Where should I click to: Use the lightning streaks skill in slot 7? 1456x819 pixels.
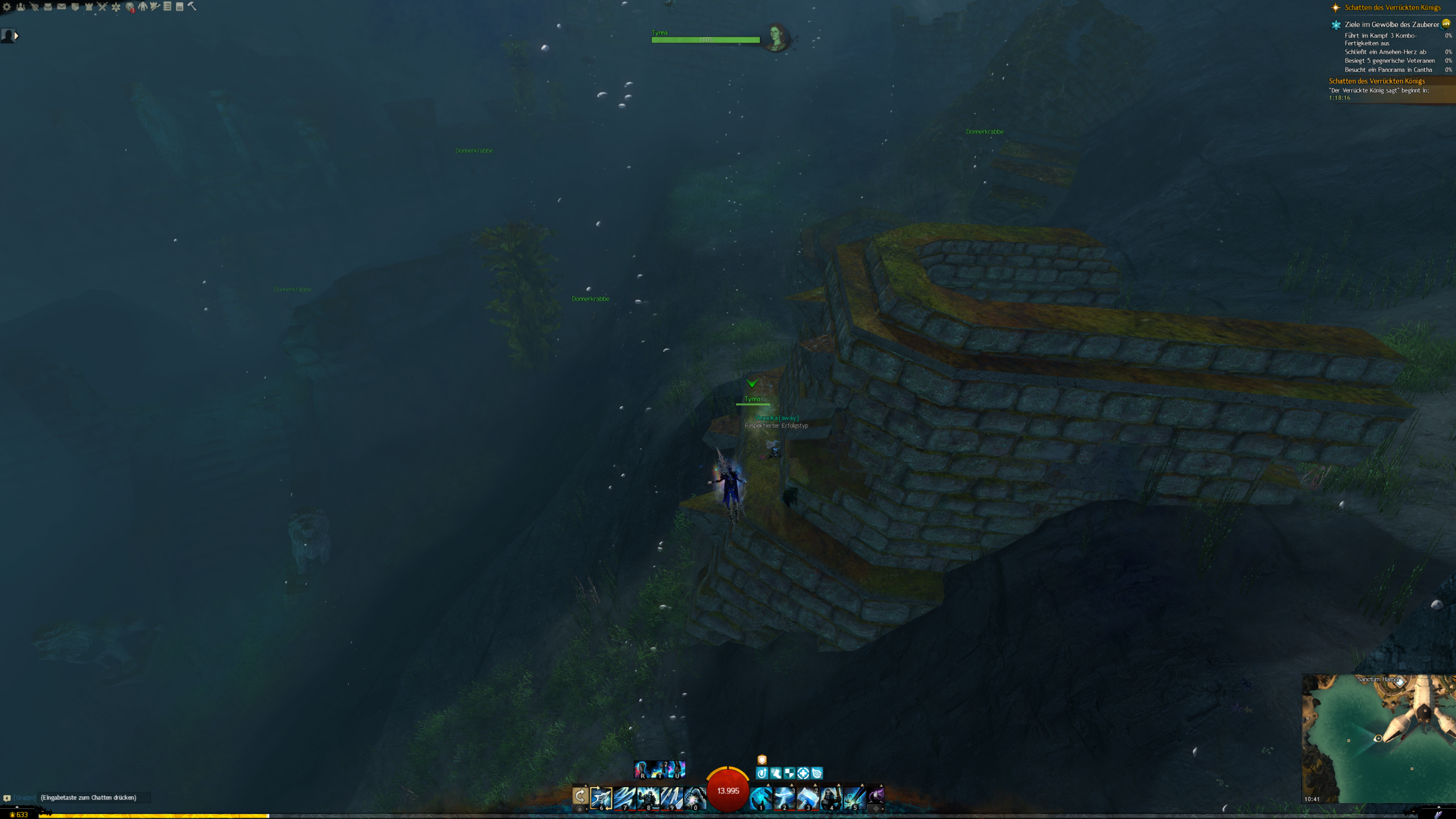624,798
